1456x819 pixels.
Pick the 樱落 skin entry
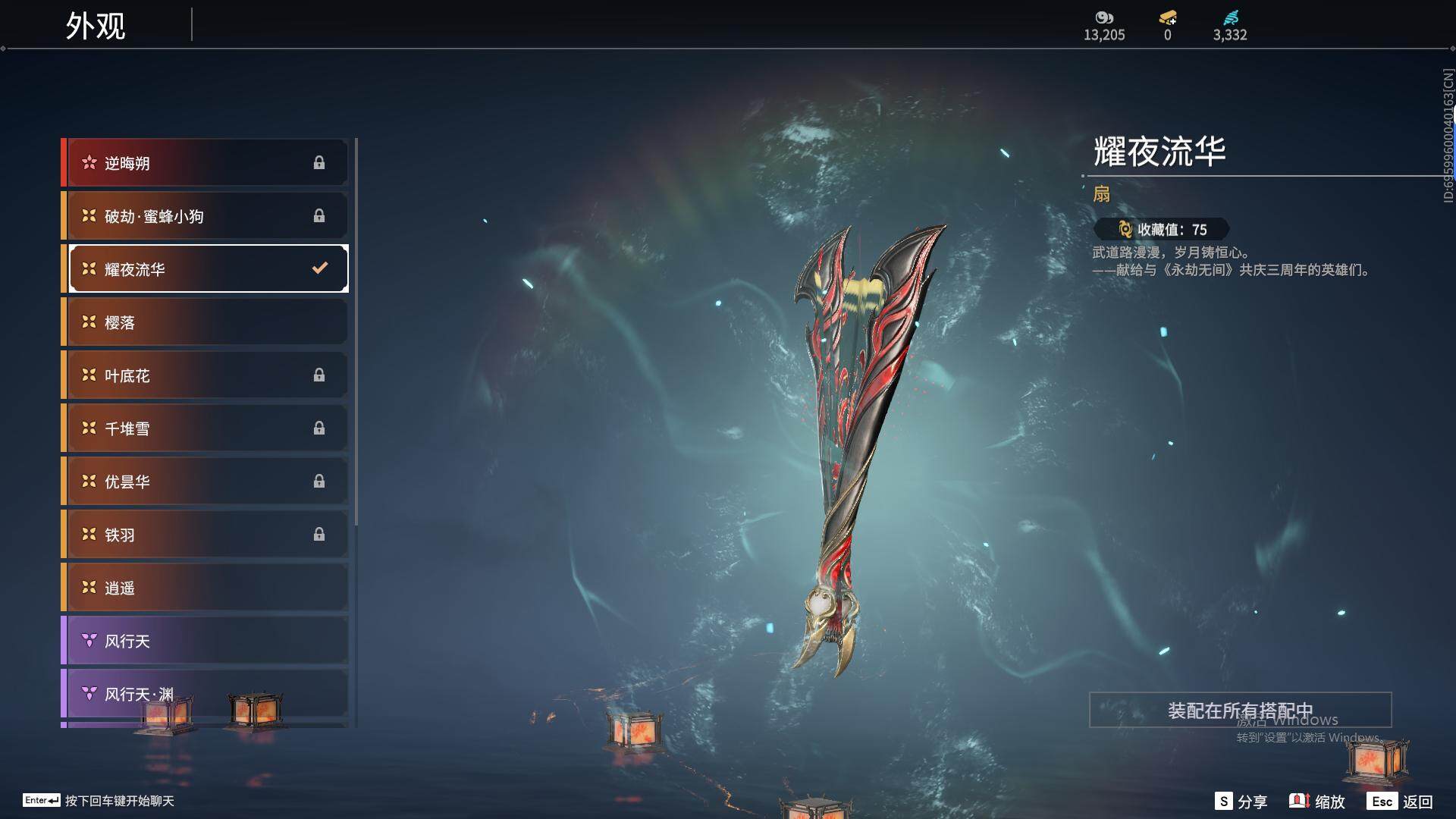pos(206,322)
